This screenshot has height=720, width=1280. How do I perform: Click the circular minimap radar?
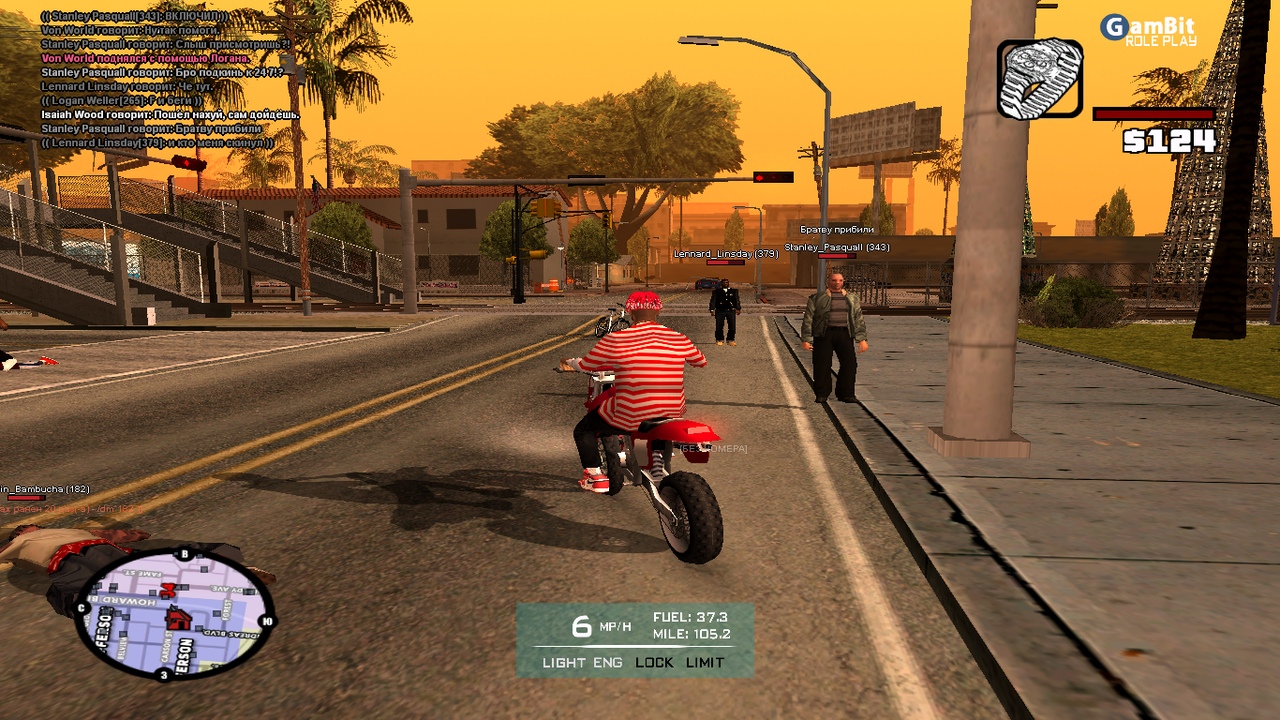pos(175,613)
